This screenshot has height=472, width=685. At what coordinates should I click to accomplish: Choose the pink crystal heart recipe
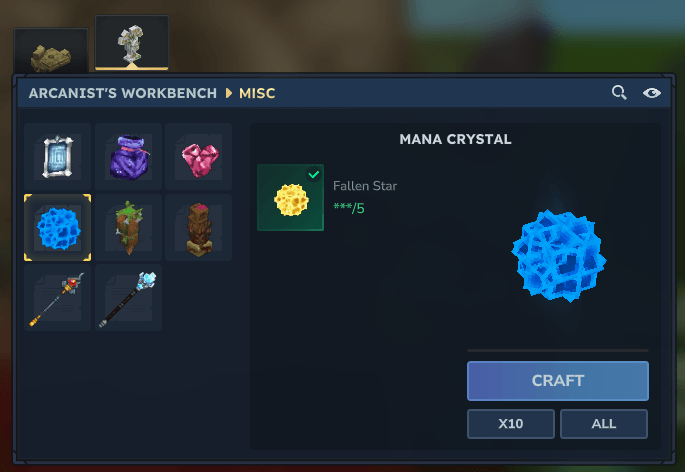[x=198, y=157]
